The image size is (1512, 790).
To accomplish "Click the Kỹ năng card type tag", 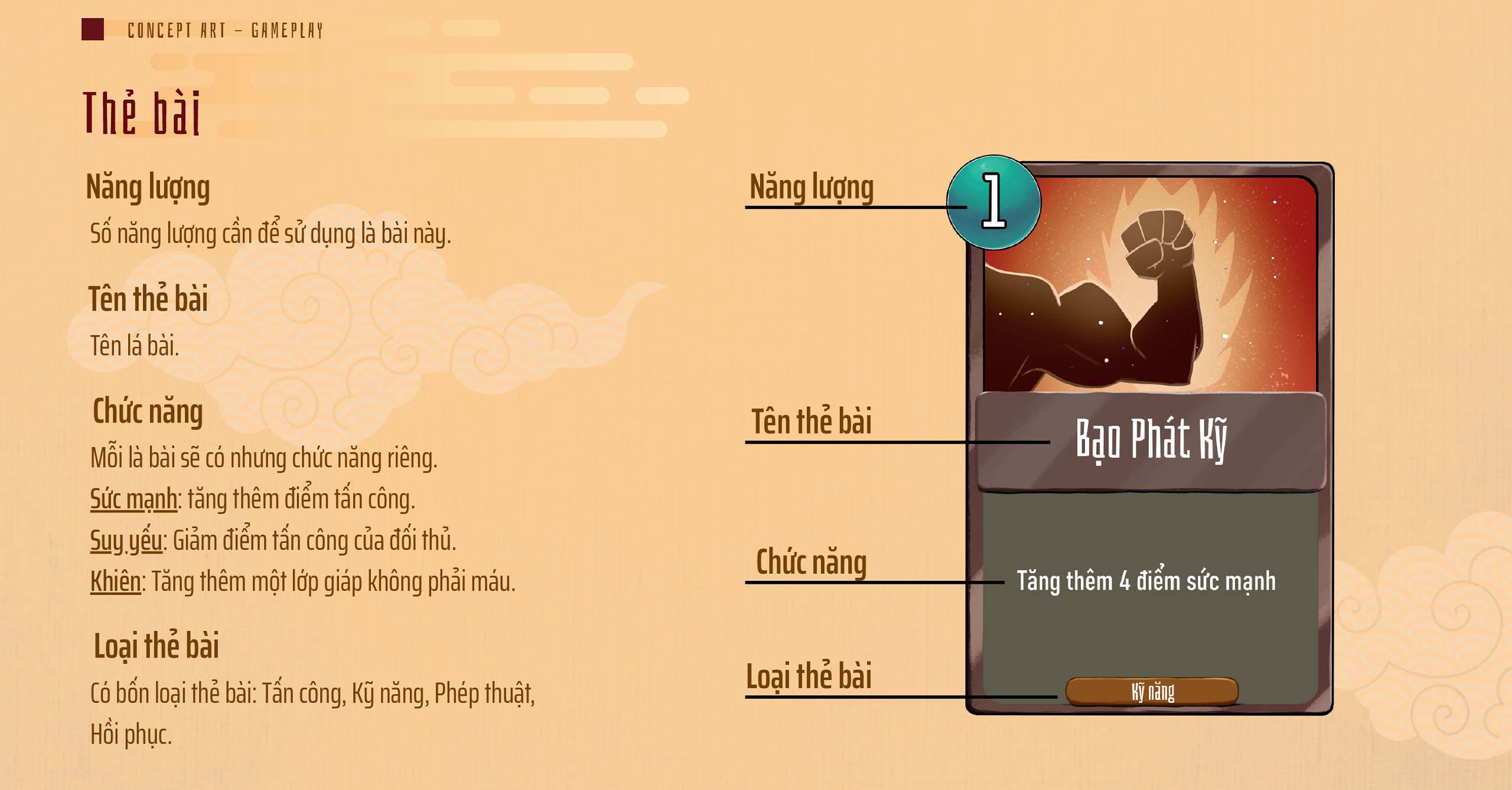I will (1152, 691).
